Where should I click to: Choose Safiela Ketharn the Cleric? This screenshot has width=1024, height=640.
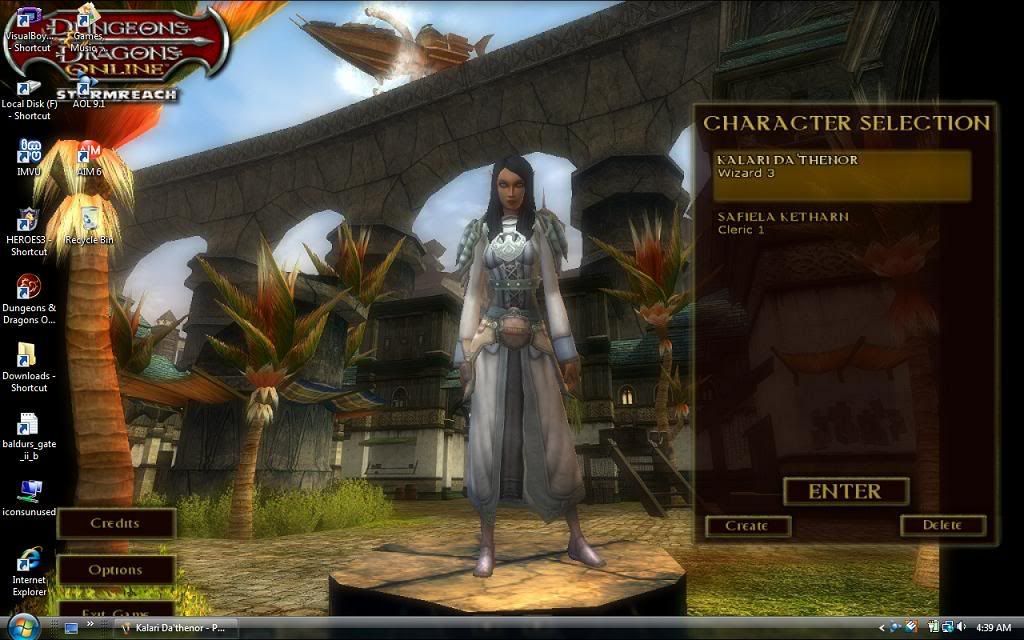(x=842, y=223)
